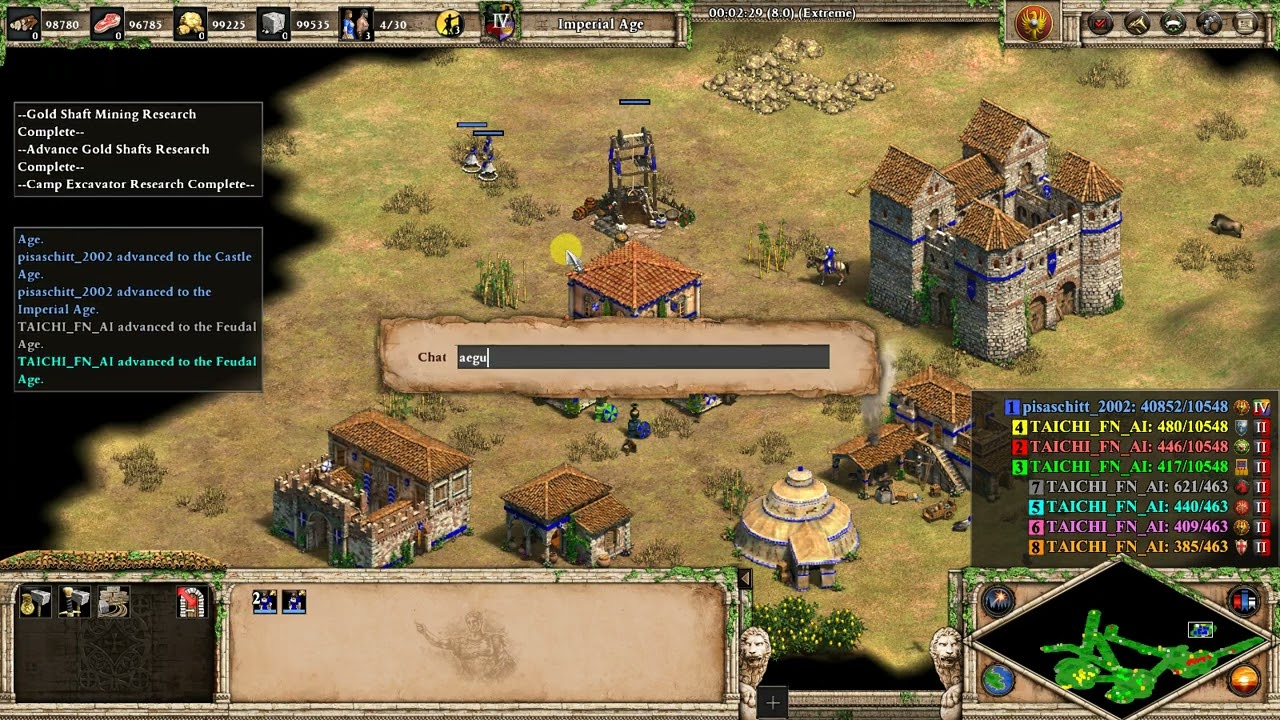Open the gears tech tree button
This screenshot has height=720, width=1280.
[x=1209, y=23]
